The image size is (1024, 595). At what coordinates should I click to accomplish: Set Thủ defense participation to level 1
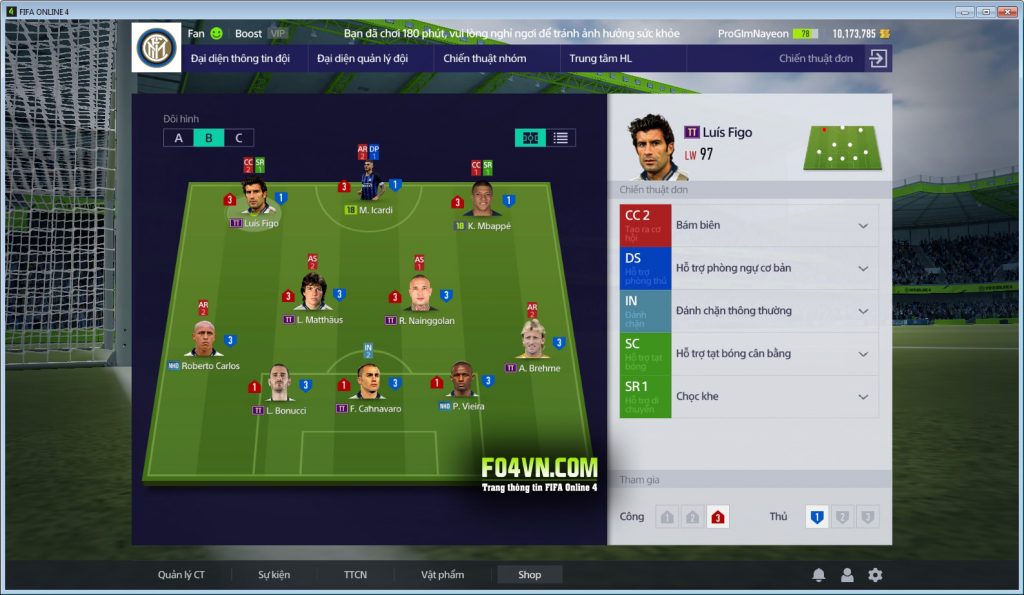[816, 517]
